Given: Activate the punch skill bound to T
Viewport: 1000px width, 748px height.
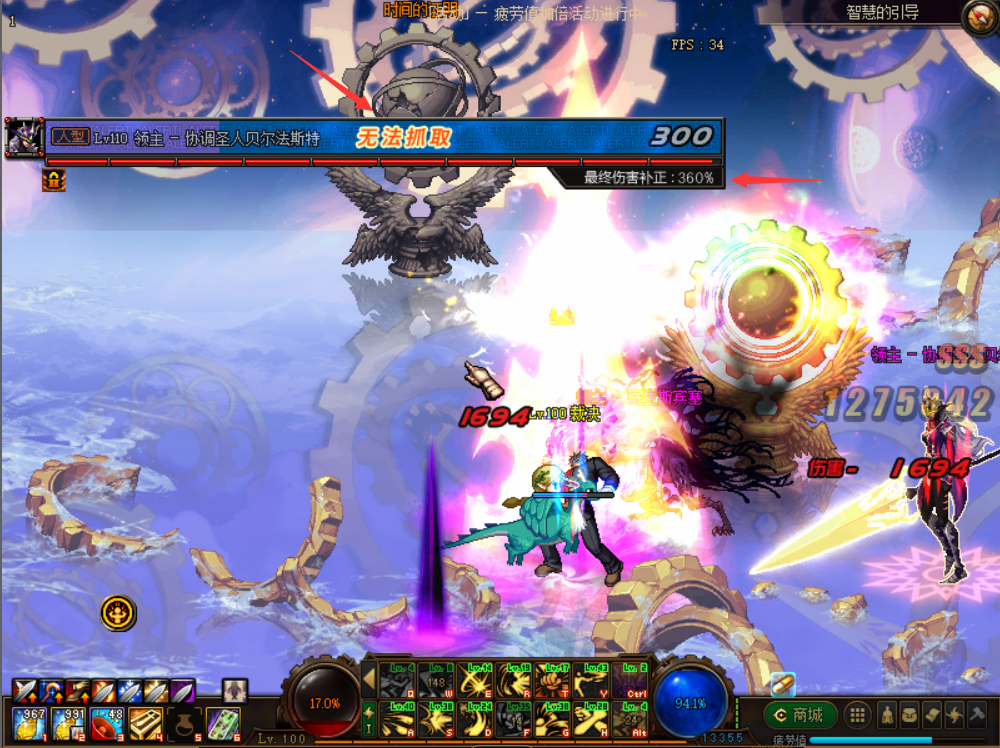Looking at the screenshot, I should coord(552,680).
